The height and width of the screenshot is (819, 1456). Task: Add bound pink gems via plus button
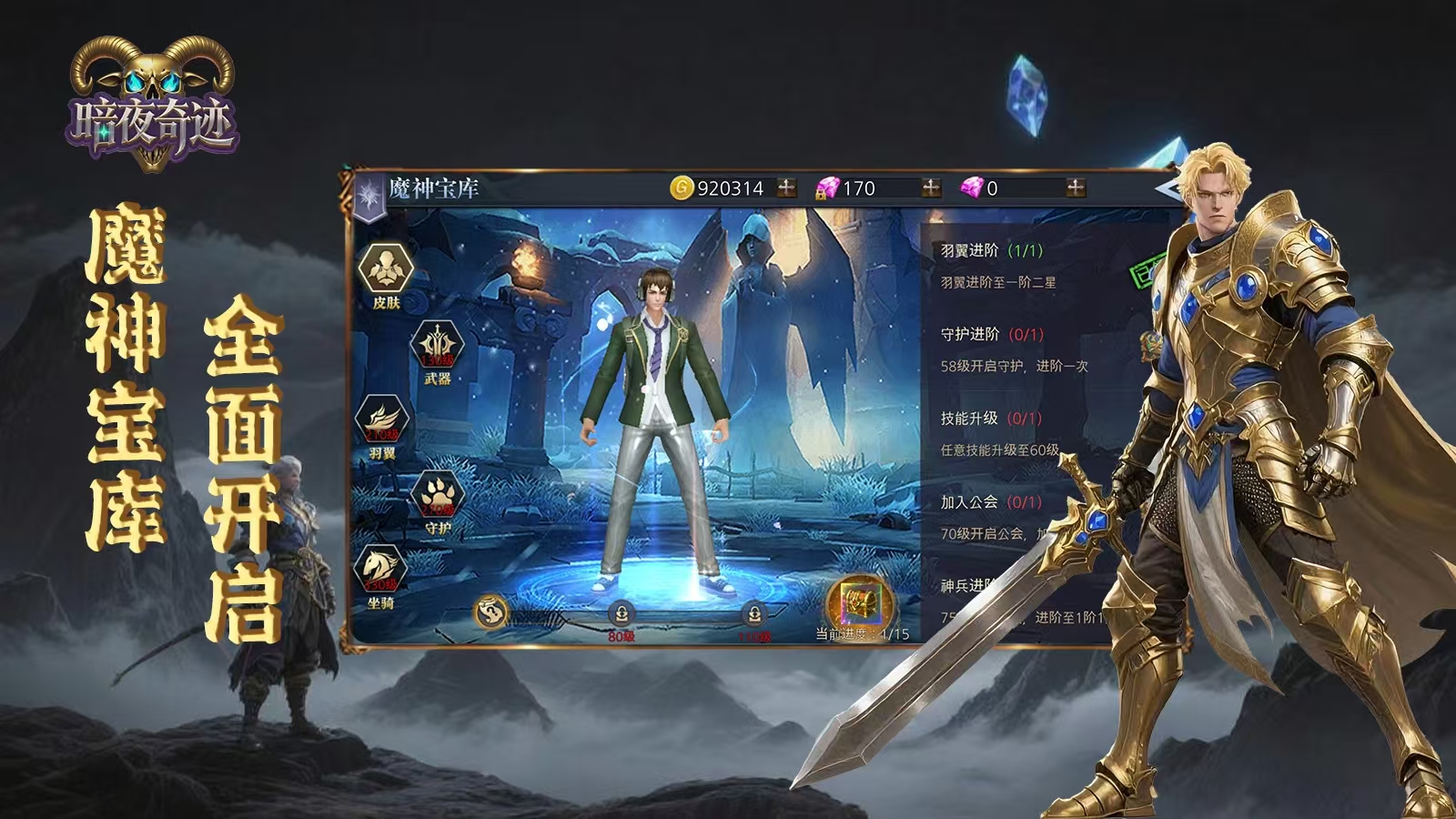[931, 187]
